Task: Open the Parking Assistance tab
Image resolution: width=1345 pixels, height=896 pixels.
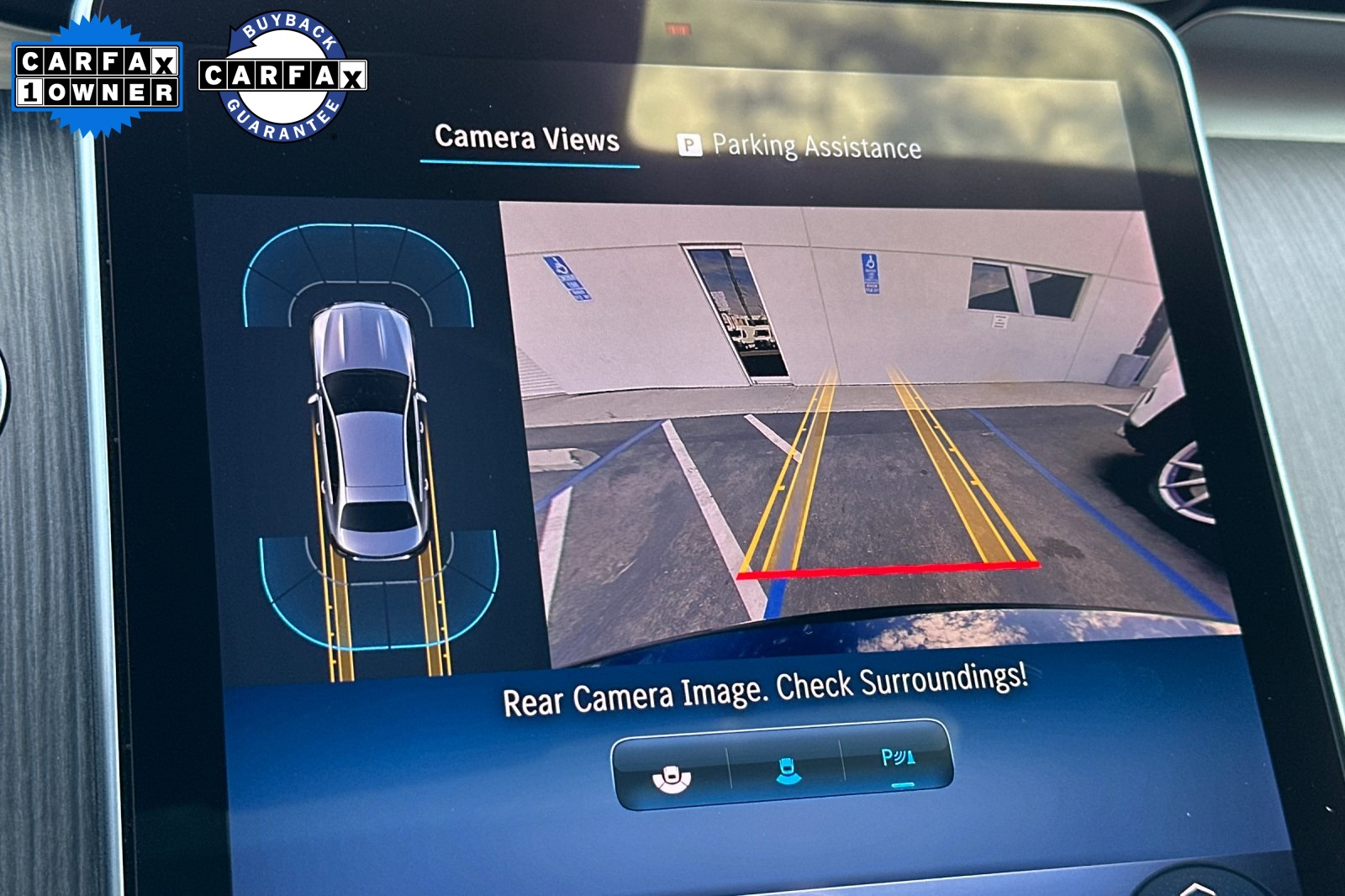Action: click(x=800, y=146)
